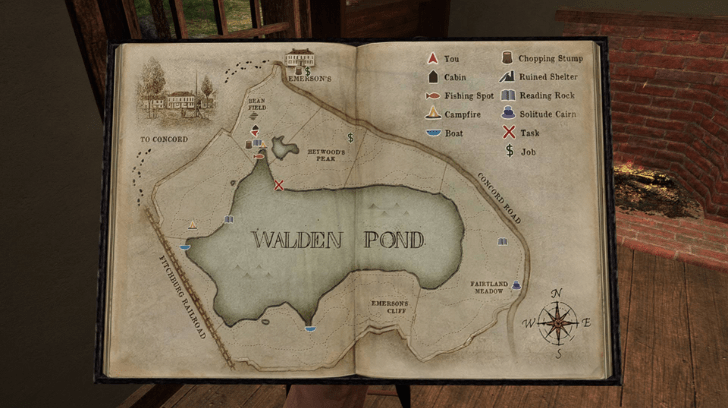Click the Job legend entry

[519, 151]
